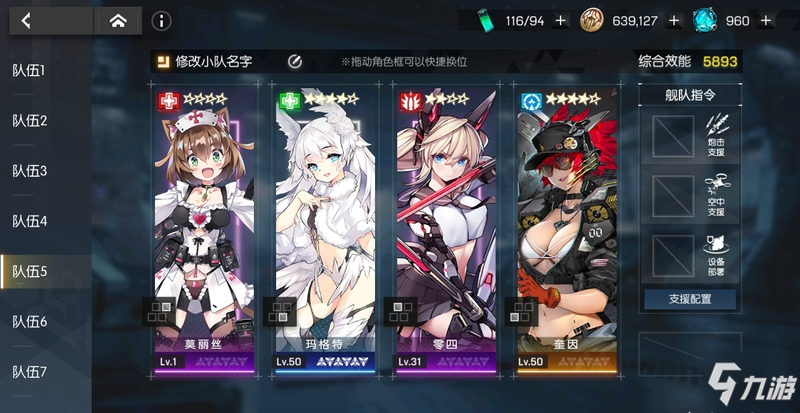Select the 空中支援 air support slot
The width and height of the screenshot is (800, 413).
pos(673,195)
